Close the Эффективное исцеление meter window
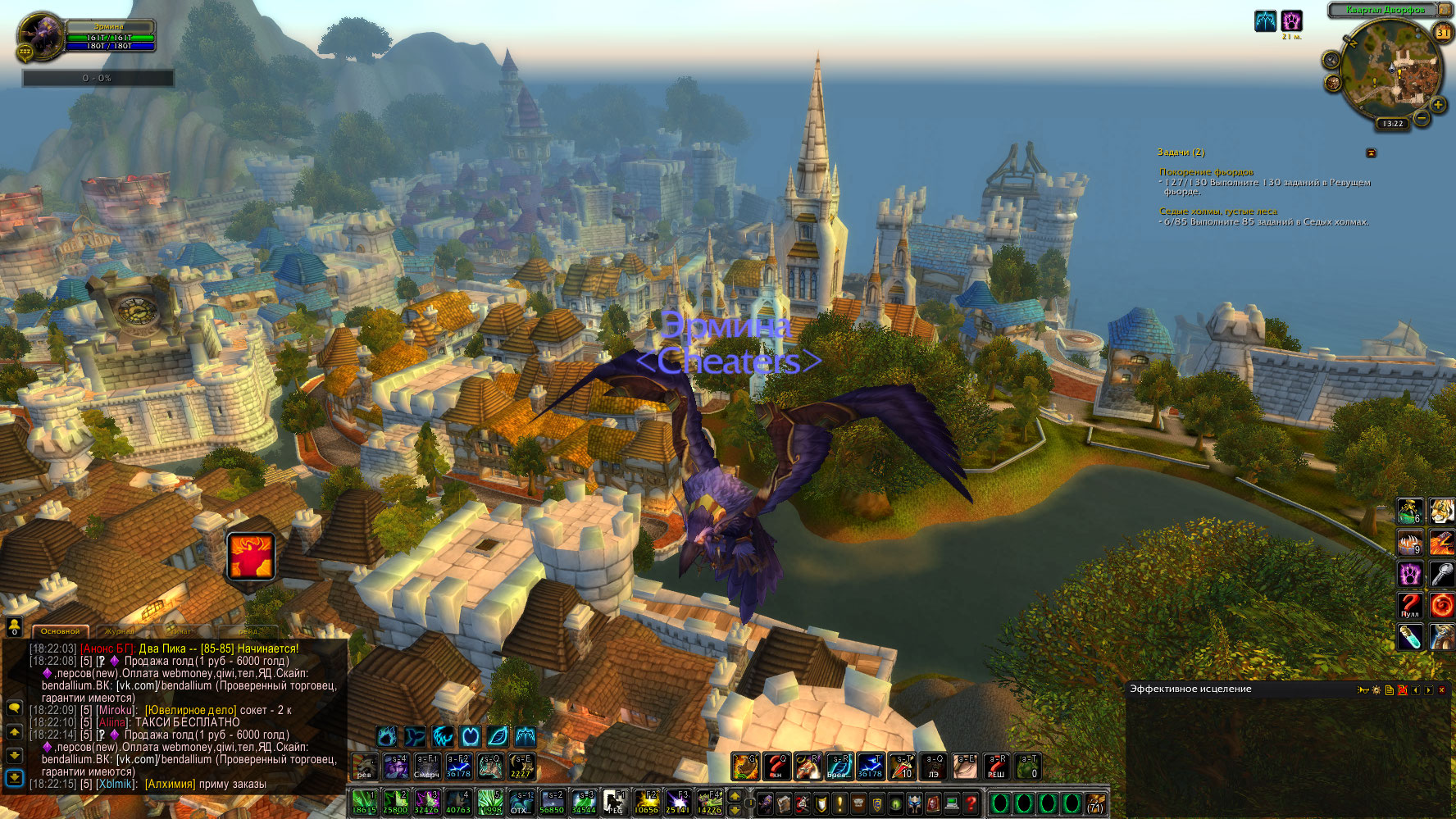The image size is (1456, 819). pos(1442,690)
